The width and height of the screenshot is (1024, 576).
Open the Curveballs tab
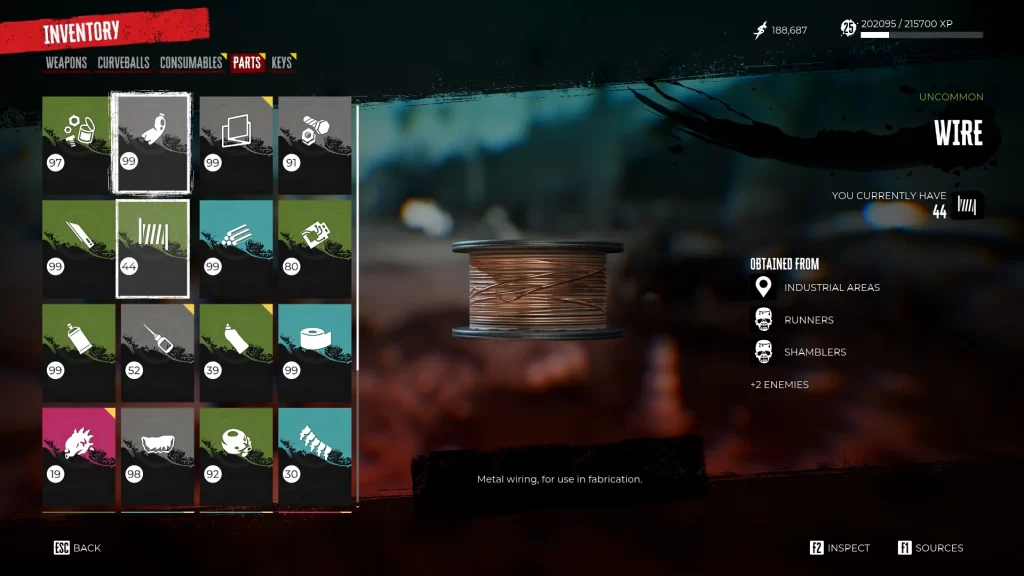[123, 63]
